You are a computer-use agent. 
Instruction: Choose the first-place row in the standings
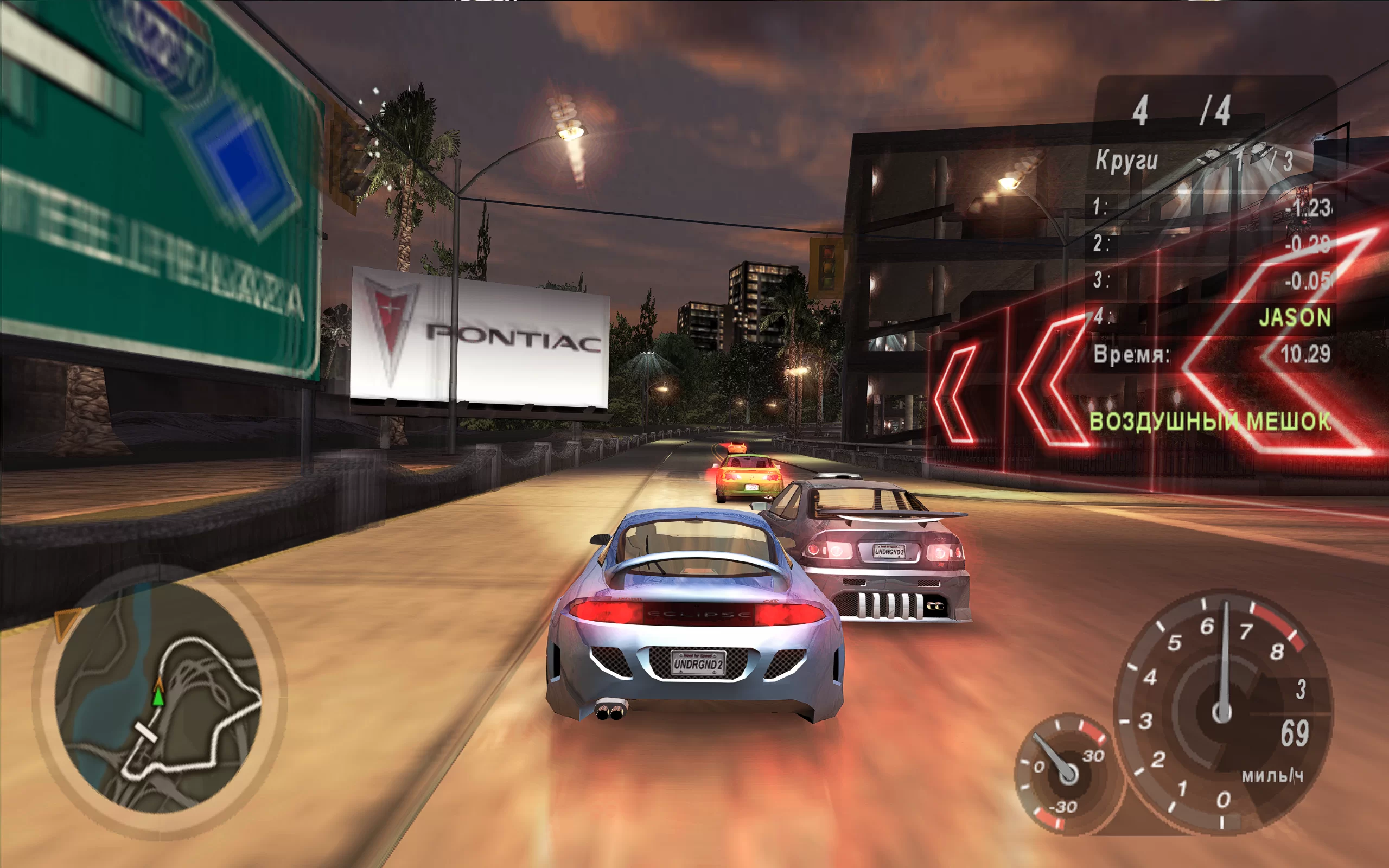click(1212, 207)
